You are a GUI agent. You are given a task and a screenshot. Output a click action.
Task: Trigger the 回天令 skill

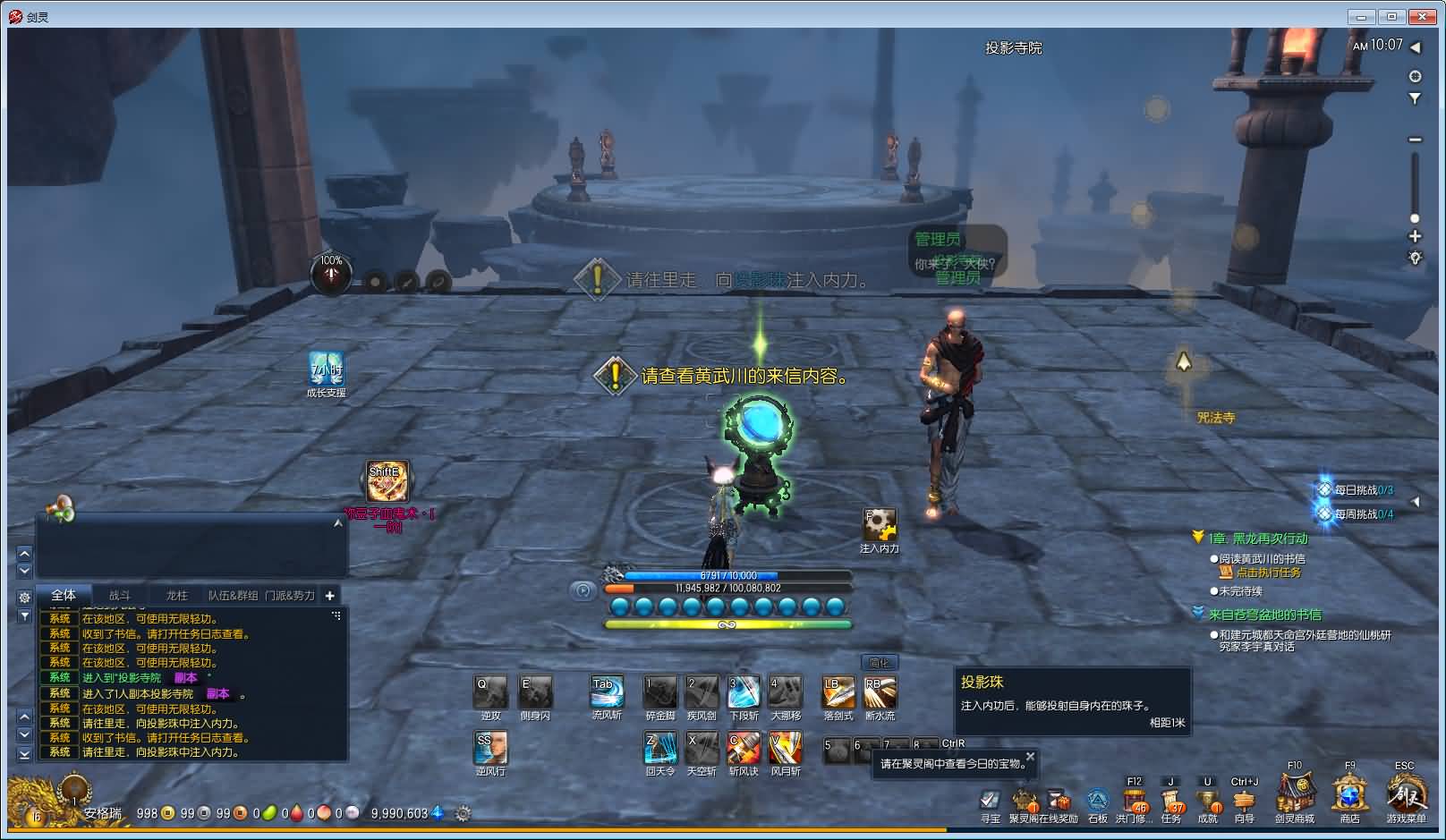(660, 748)
